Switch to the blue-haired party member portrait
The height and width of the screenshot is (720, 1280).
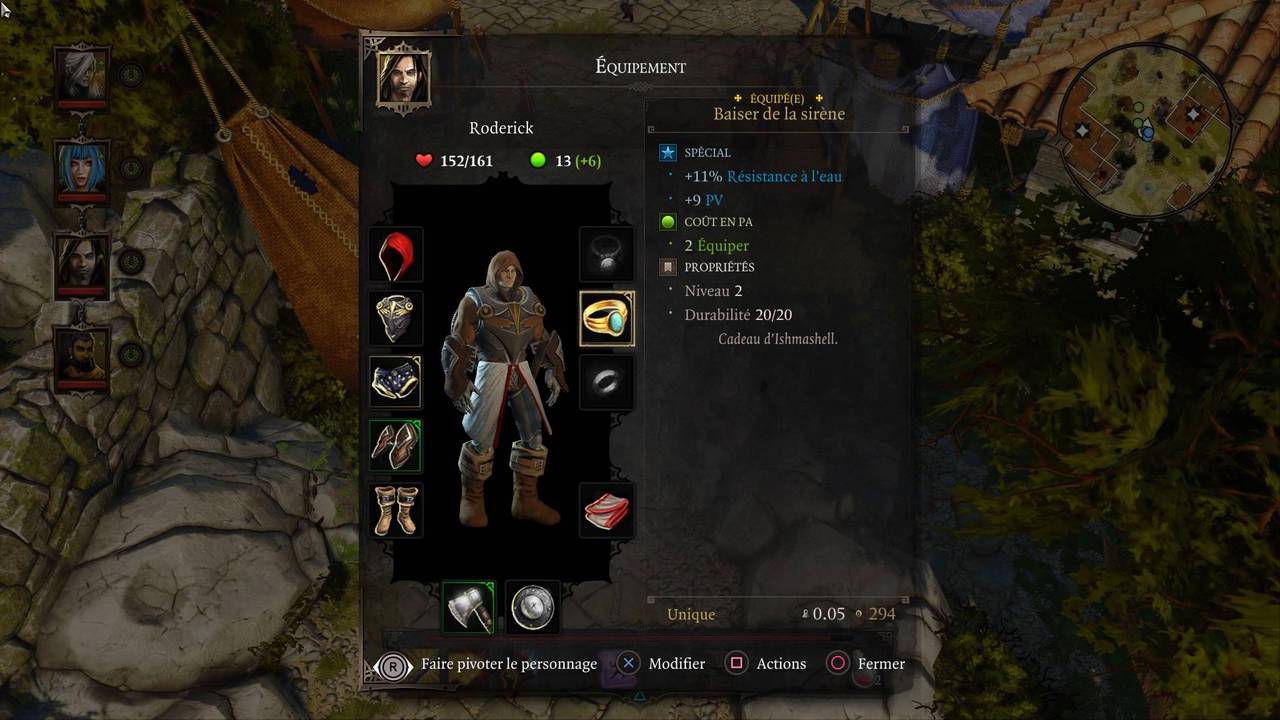click(81, 167)
